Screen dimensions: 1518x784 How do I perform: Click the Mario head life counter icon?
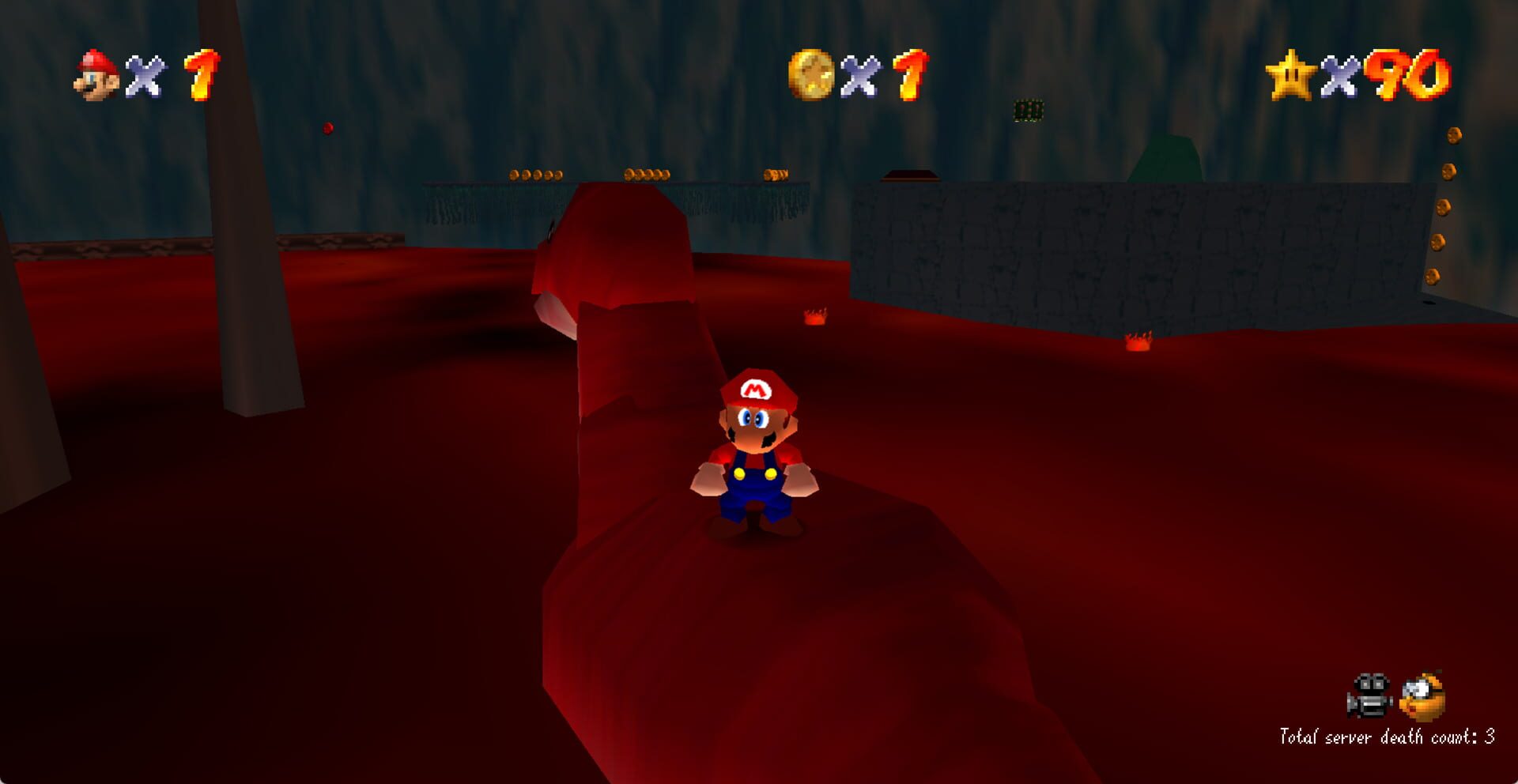pyautogui.click(x=95, y=73)
